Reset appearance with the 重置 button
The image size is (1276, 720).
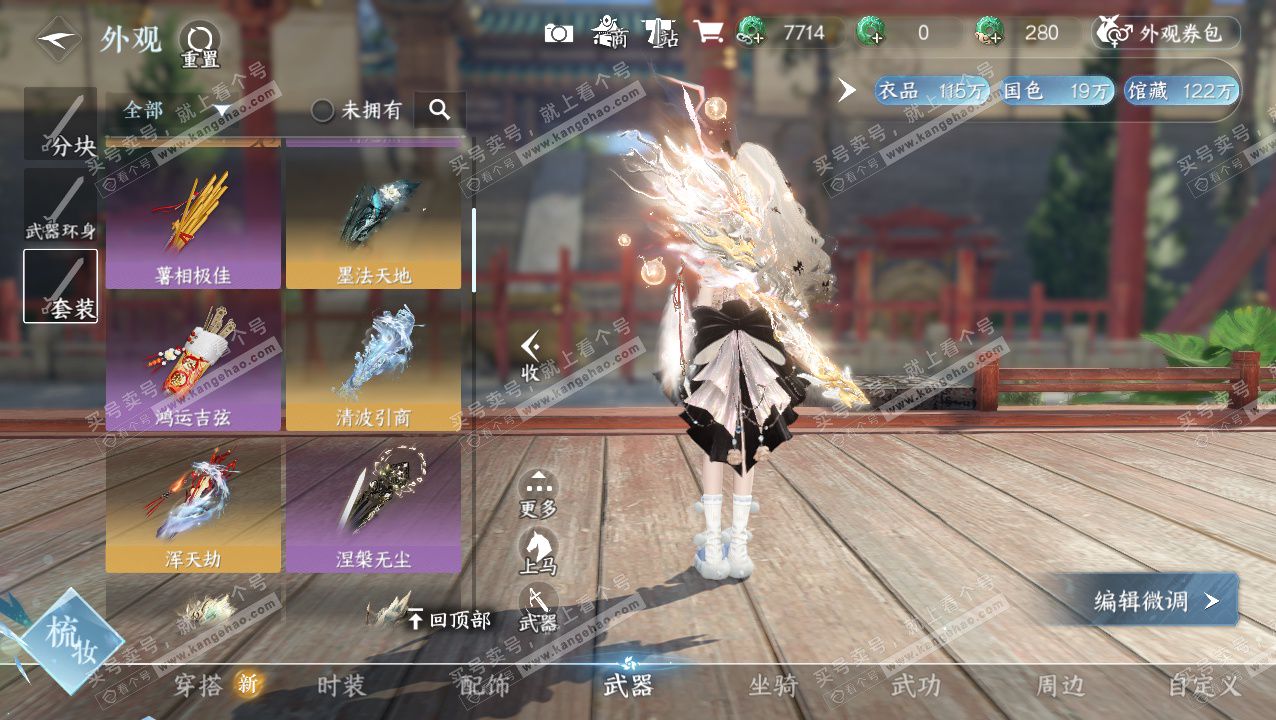coord(199,44)
